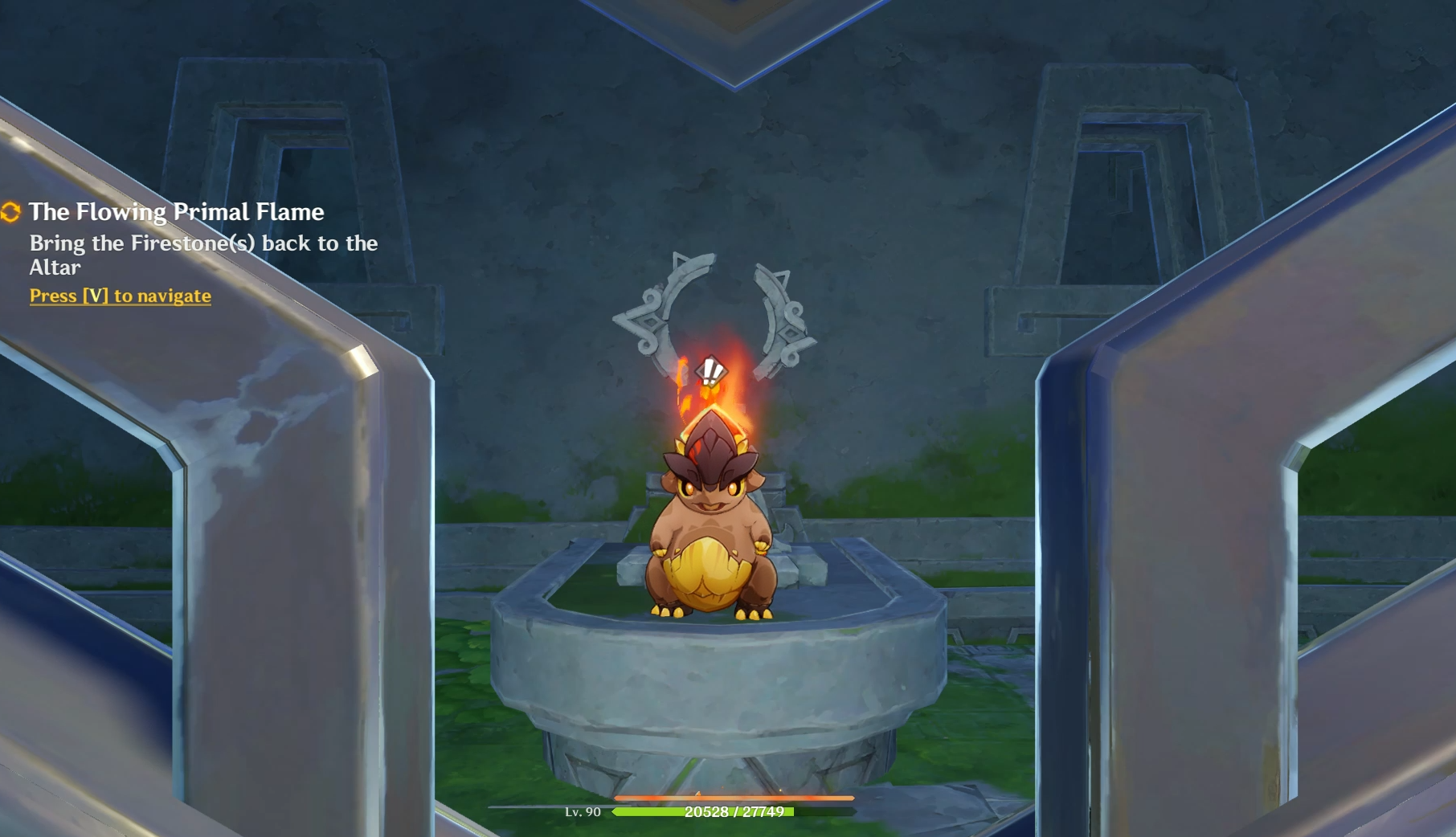Click the quest title The Flowing Primal Flame
This screenshot has width=1456, height=837.
click(x=175, y=212)
